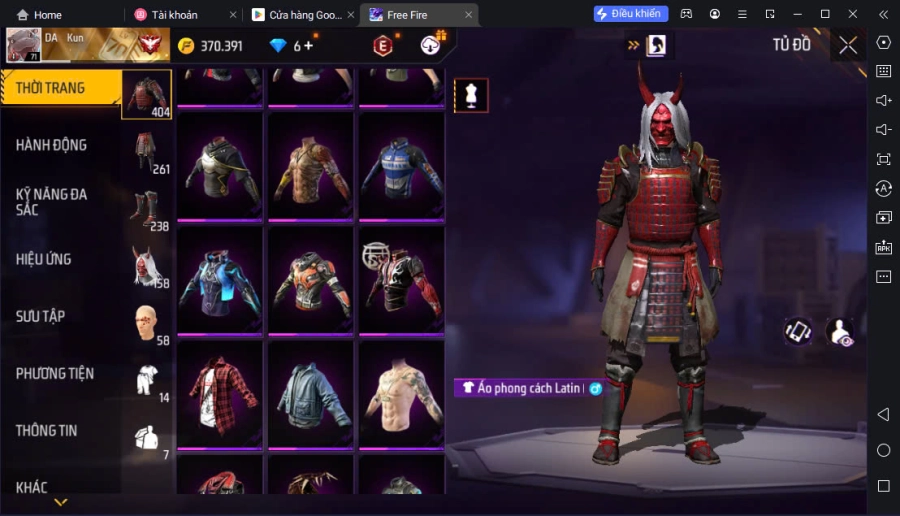The image size is (900, 516).
Task: Close the Tủ Đồ wardrobe screen
Action: click(x=848, y=45)
